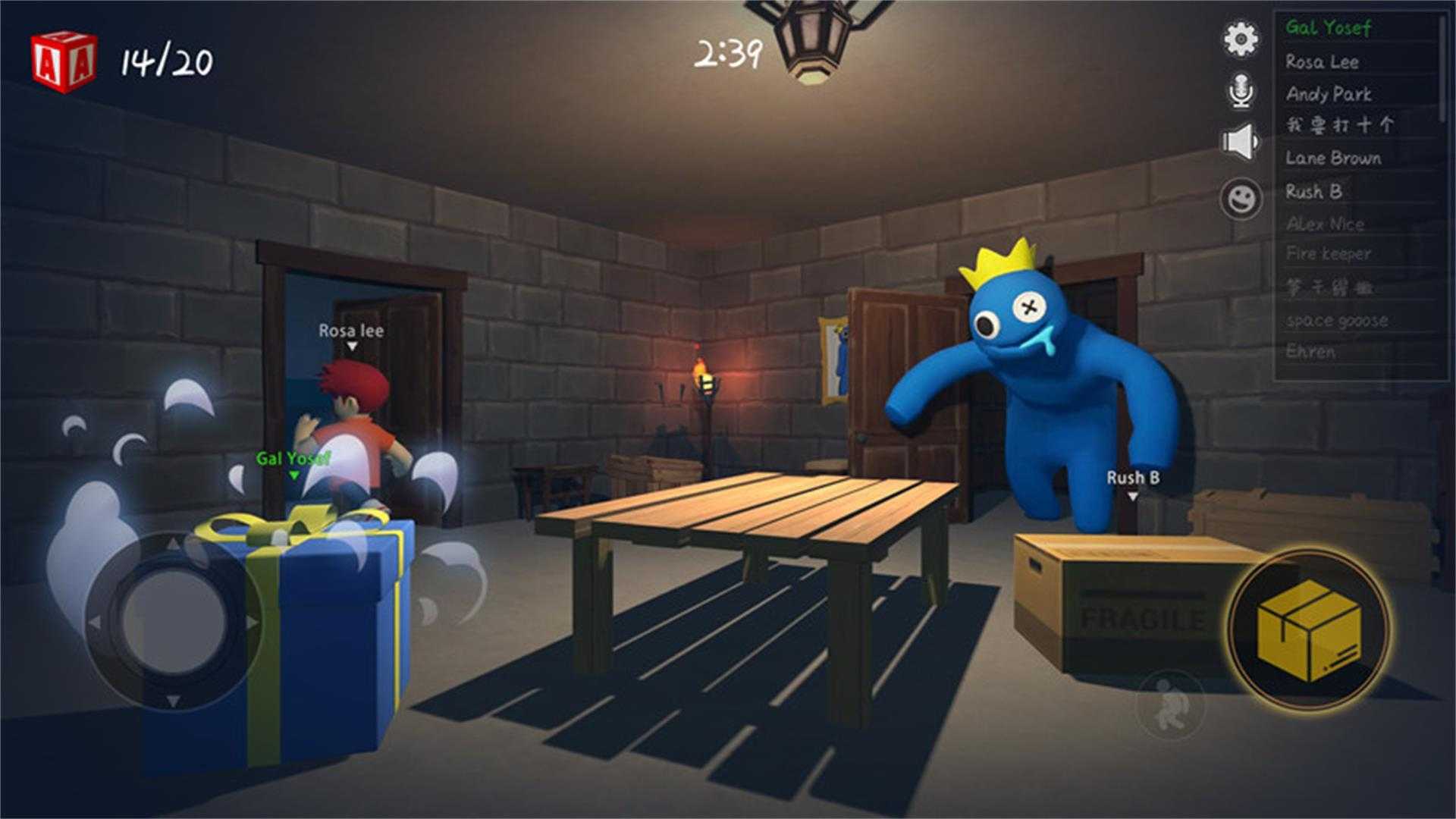Choose Fire keeper from player list
1456x819 pixels.
pos(1328,254)
